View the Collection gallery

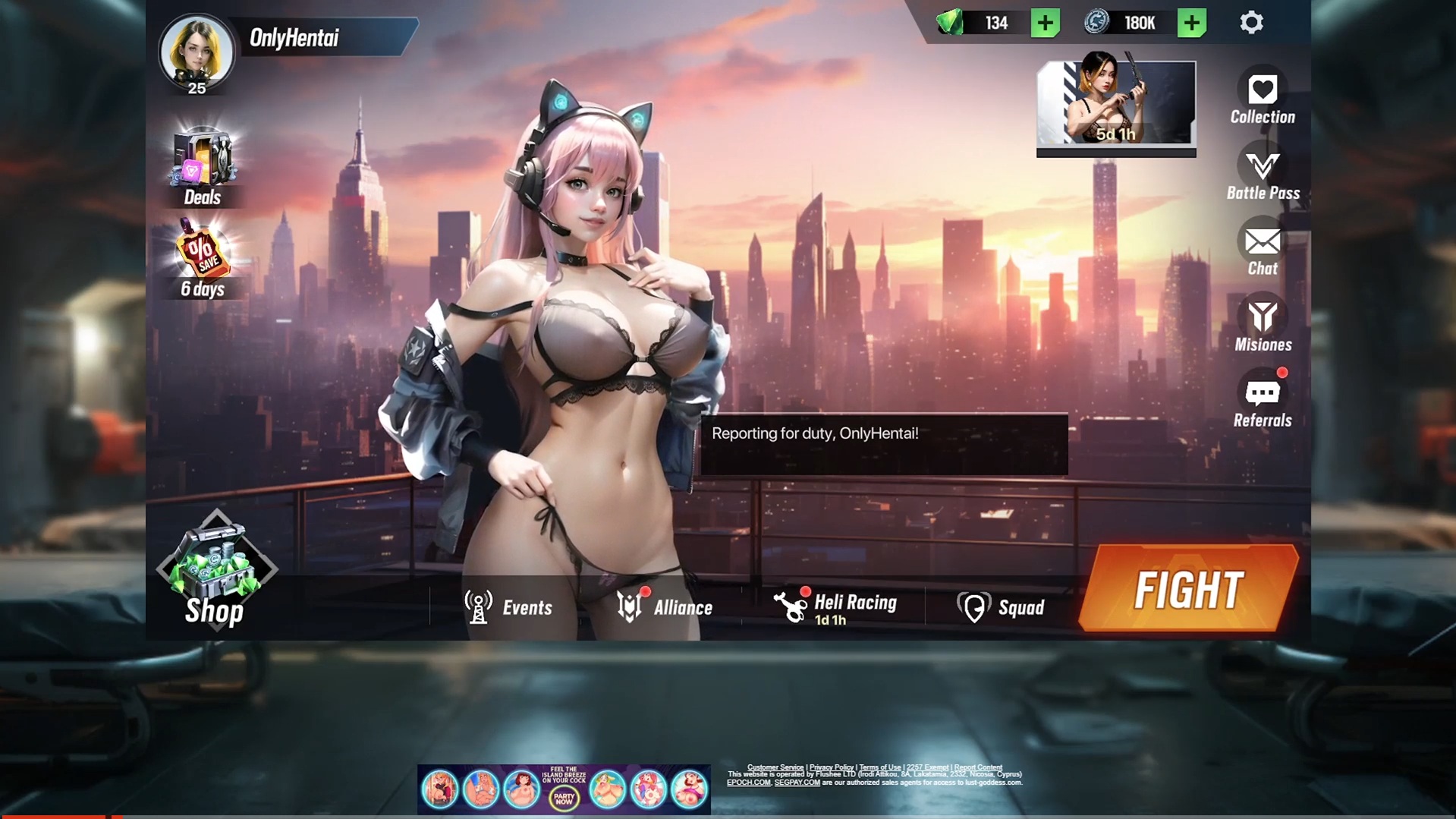(1262, 97)
